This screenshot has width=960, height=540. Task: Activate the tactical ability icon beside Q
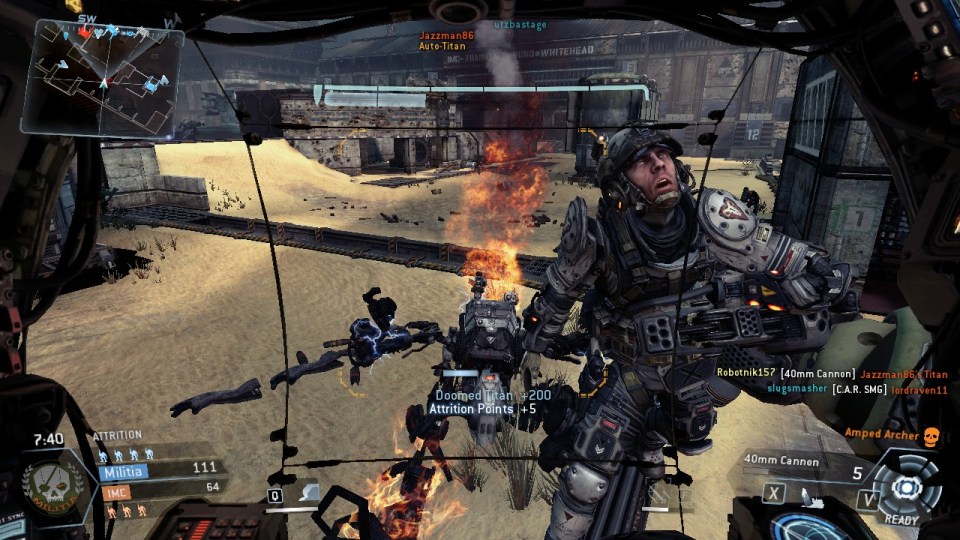(x=307, y=492)
